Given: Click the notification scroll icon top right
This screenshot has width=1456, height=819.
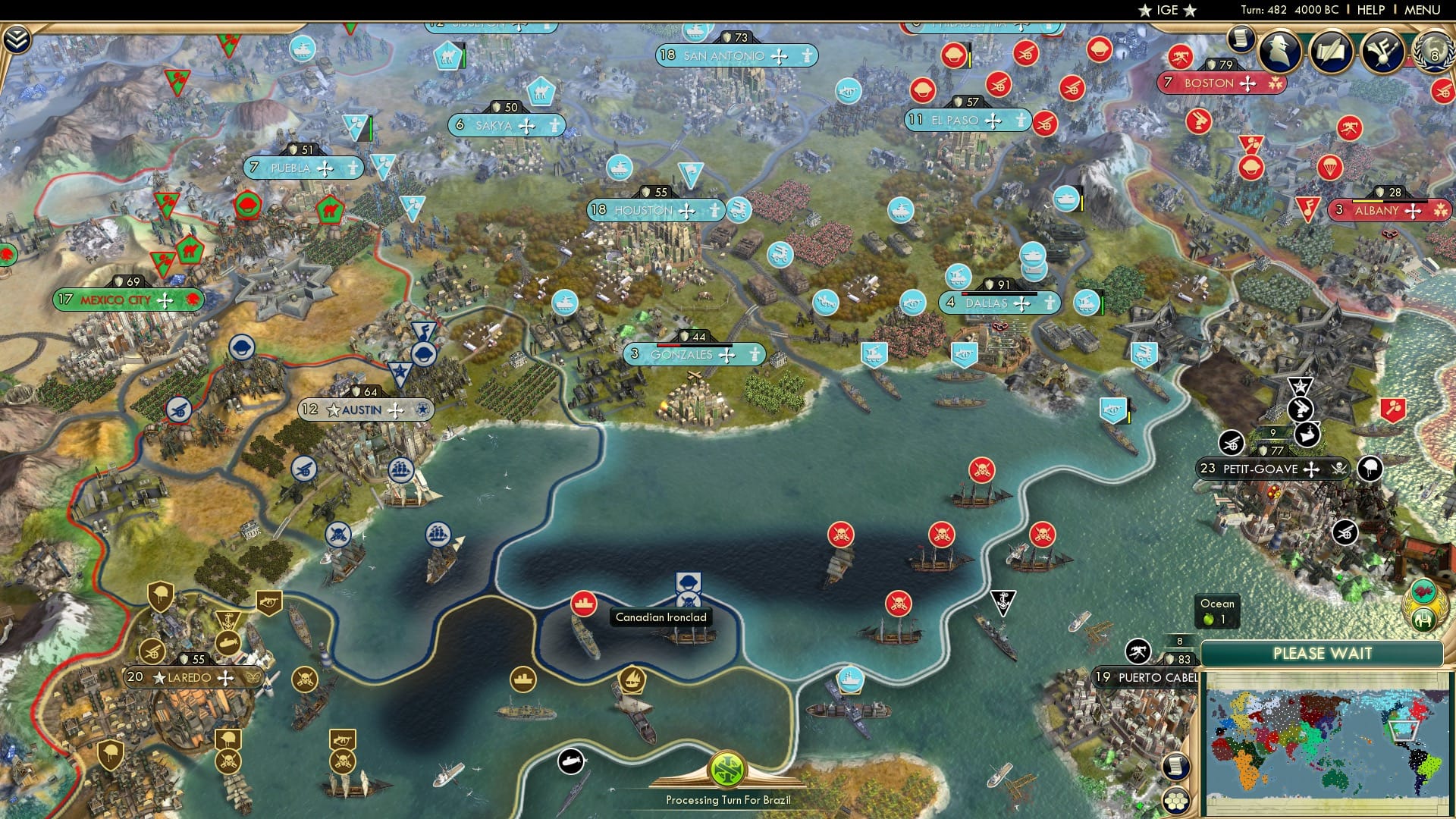Looking at the screenshot, I should click(x=1241, y=36).
